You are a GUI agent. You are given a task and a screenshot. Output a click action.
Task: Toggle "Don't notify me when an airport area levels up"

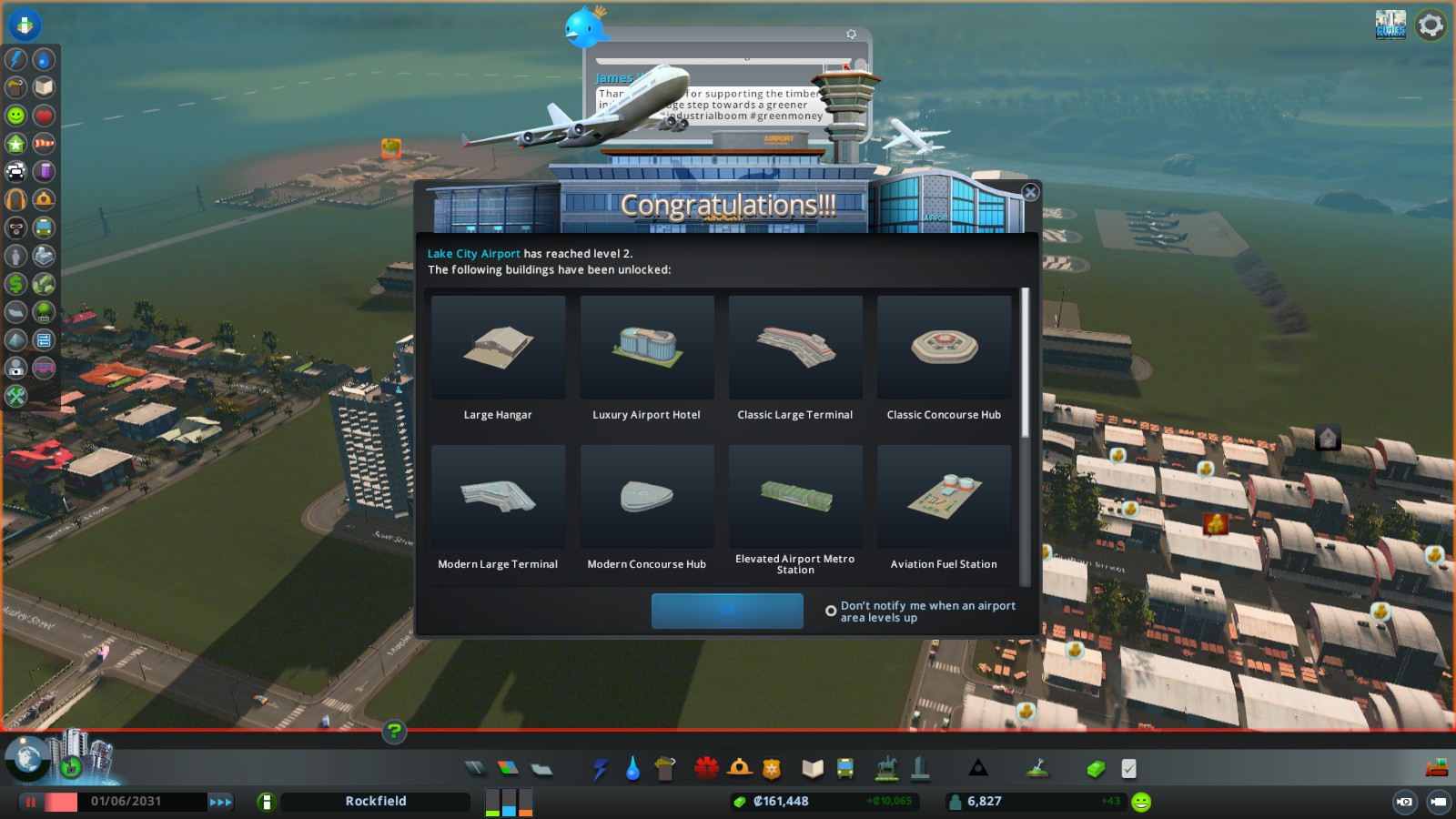[831, 612]
